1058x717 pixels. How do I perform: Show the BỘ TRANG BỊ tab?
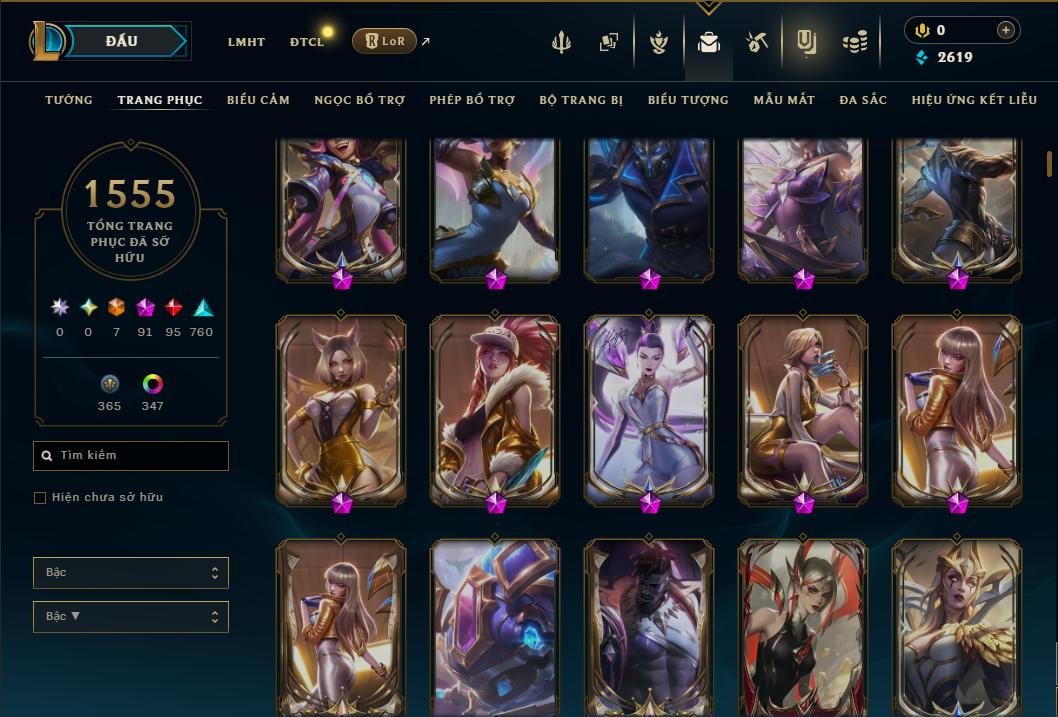tap(581, 100)
